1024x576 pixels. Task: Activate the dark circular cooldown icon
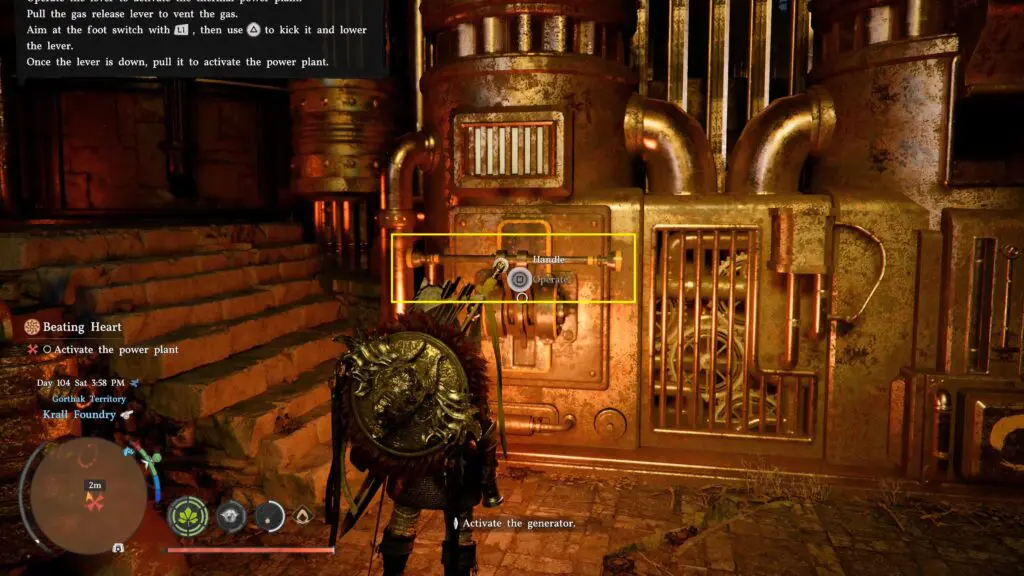click(270, 515)
